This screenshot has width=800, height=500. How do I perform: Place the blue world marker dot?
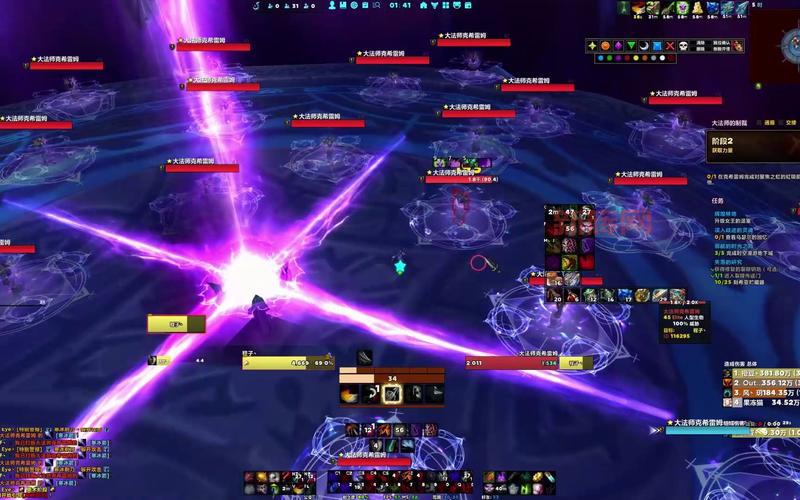[600, 58]
